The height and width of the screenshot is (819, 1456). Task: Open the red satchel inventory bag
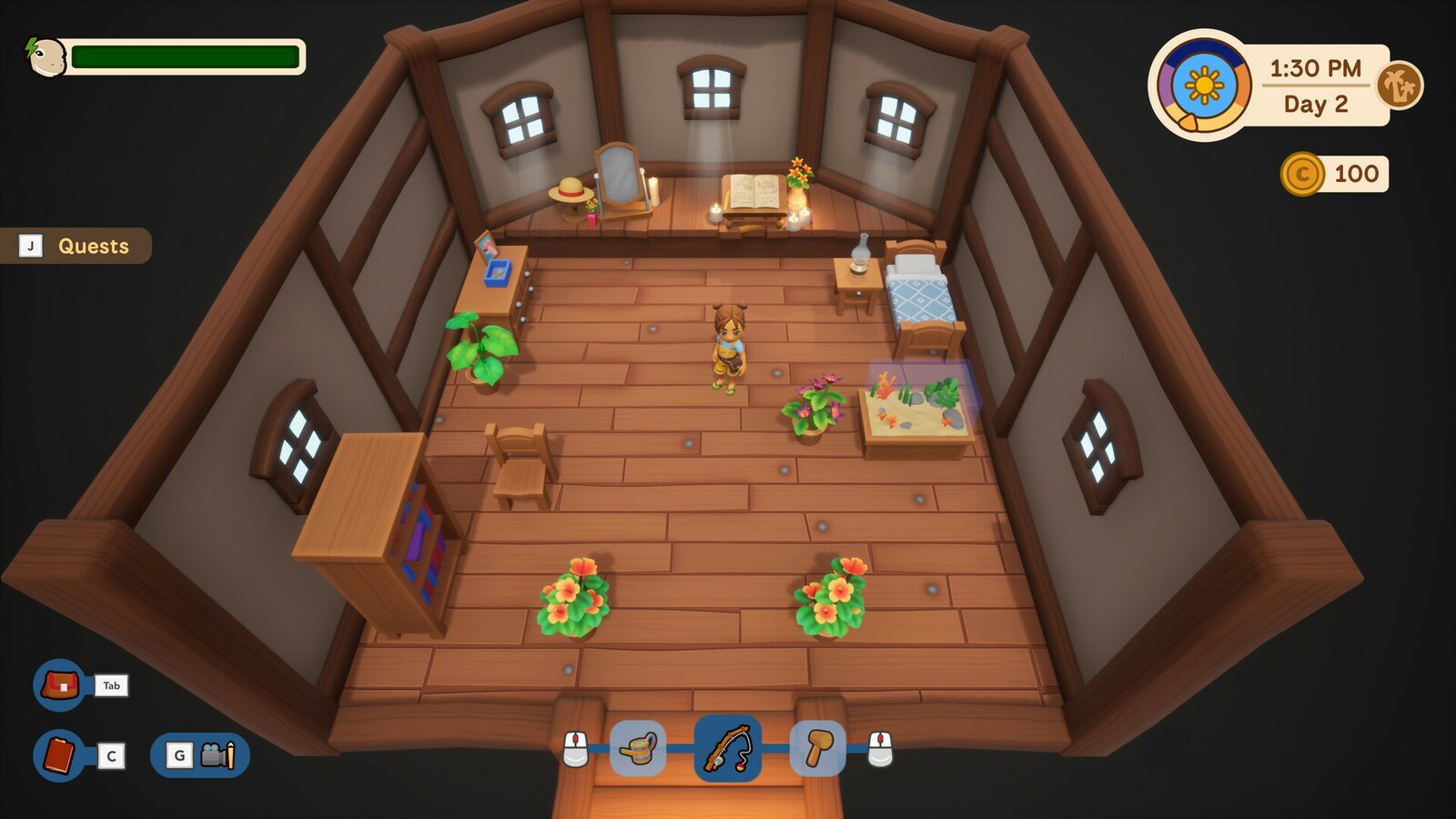tap(59, 684)
